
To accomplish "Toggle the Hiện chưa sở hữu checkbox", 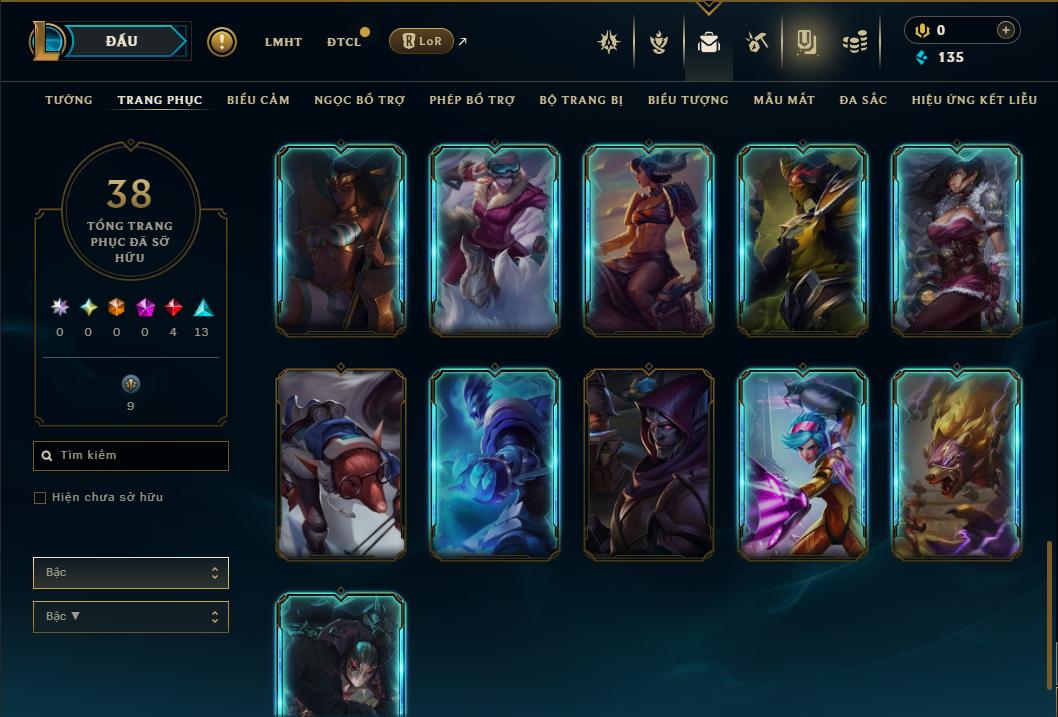I will (40, 498).
